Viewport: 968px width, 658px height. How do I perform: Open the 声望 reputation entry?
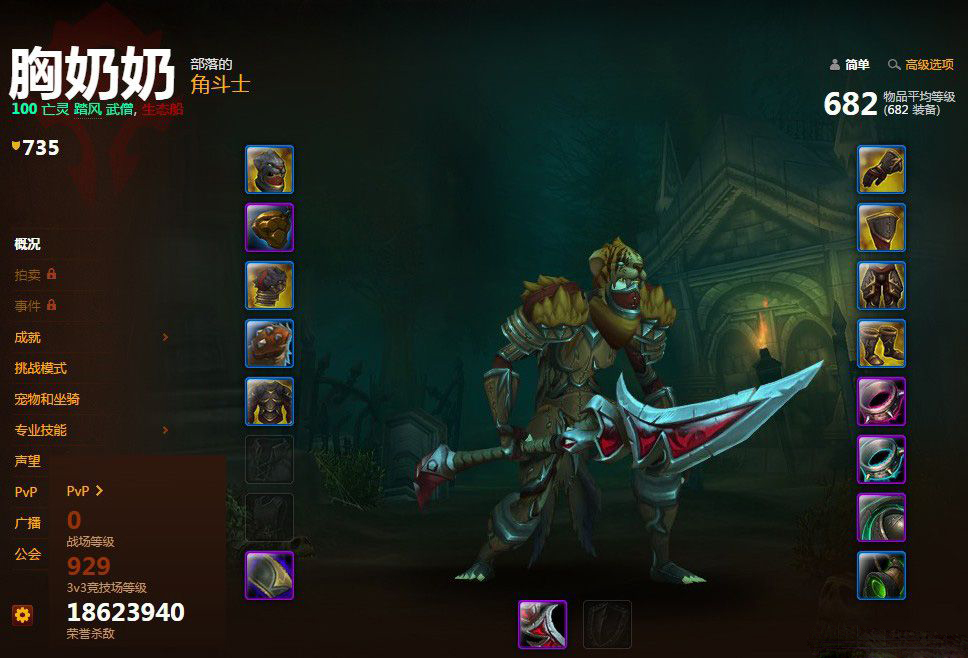coord(28,461)
